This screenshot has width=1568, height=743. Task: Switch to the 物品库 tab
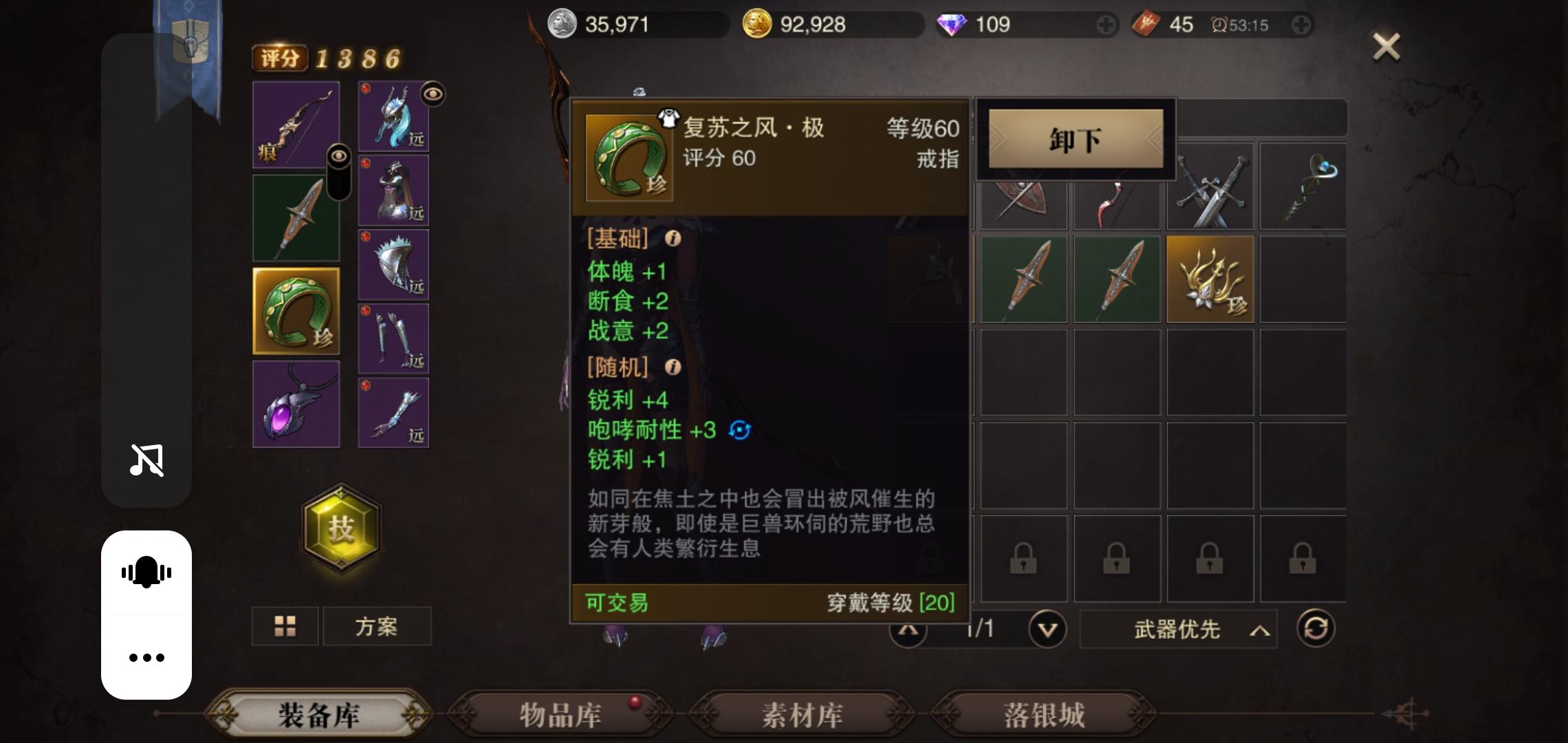559,715
